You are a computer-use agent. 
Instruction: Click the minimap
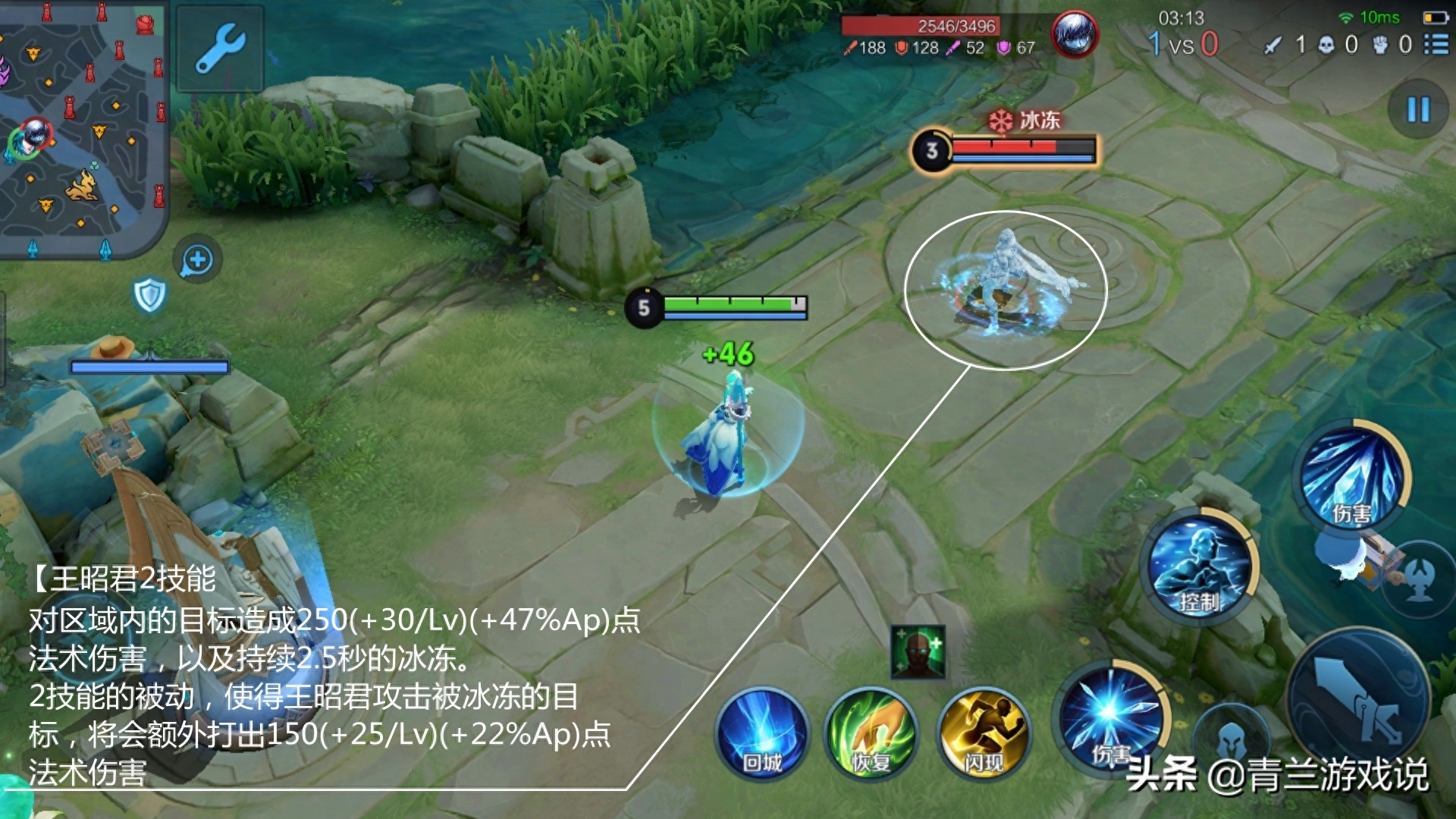pyautogui.click(x=82, y=129)
